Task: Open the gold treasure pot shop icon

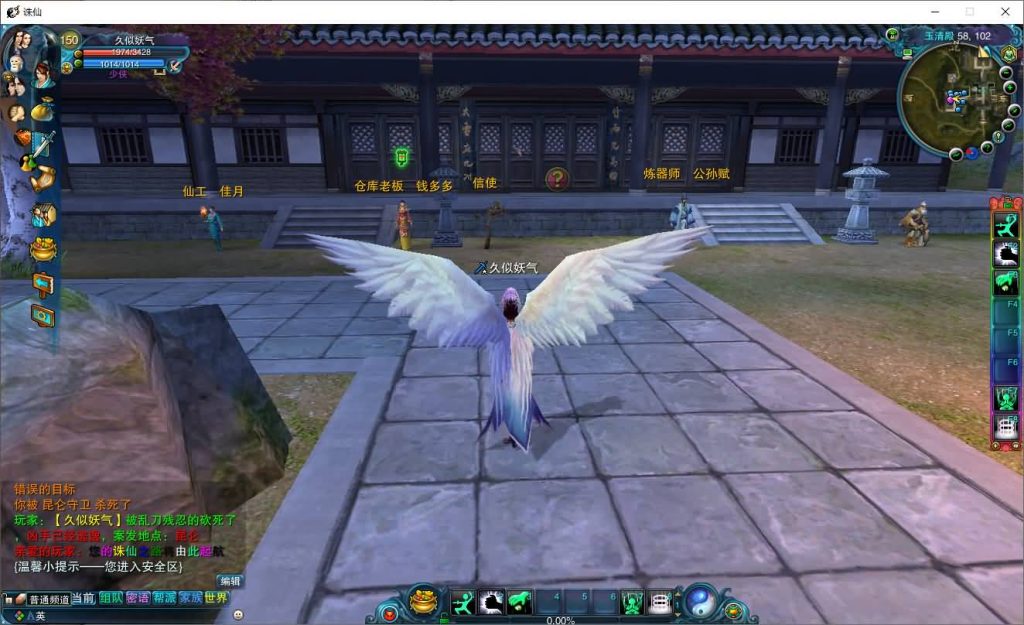Action: 43,249
